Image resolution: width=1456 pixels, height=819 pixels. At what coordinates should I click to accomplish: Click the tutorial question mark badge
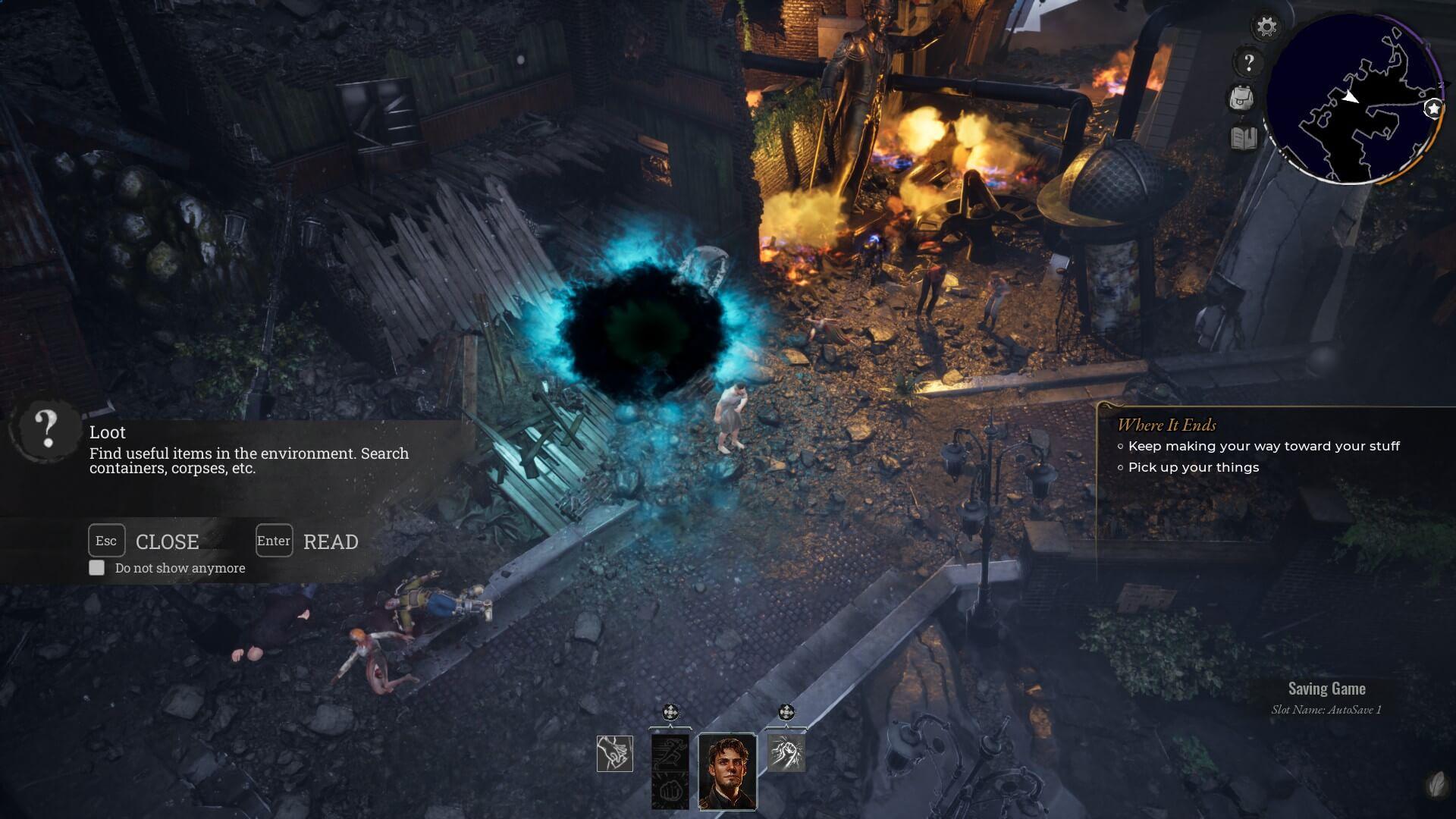(47, 429)
